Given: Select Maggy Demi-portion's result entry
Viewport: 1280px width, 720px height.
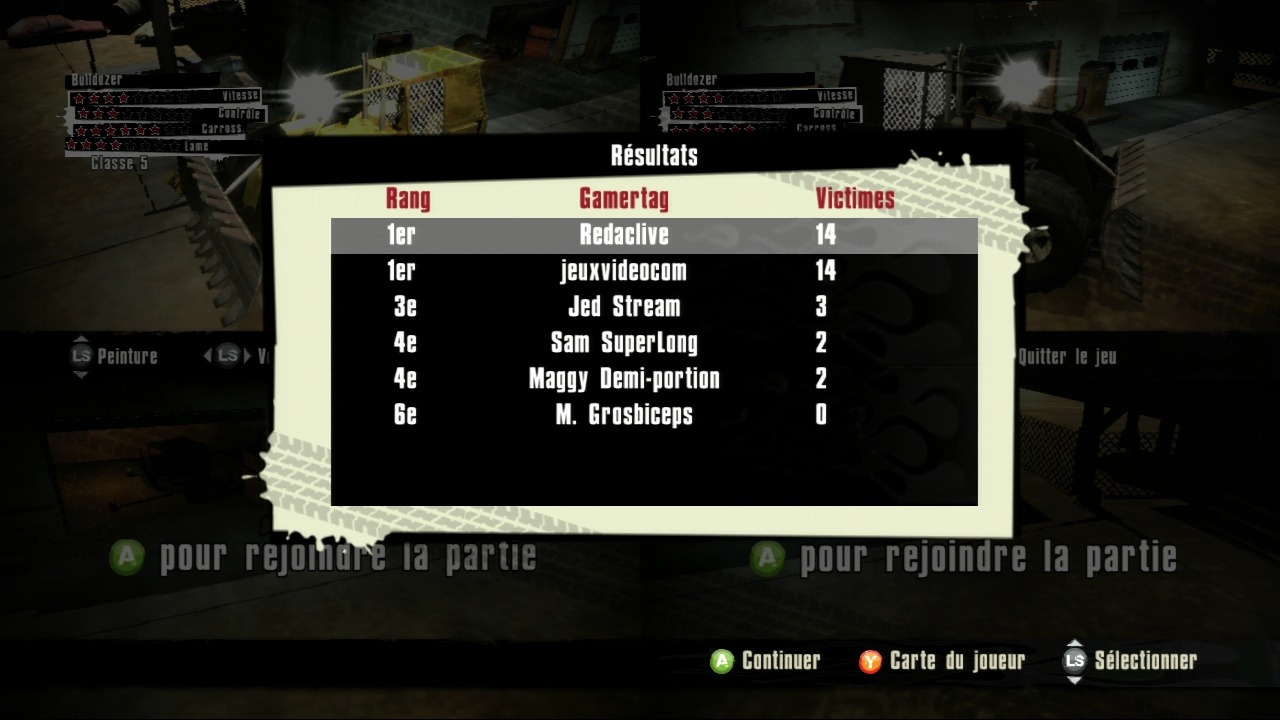Looking at the screenshot, I should click(x=624, y=379).
